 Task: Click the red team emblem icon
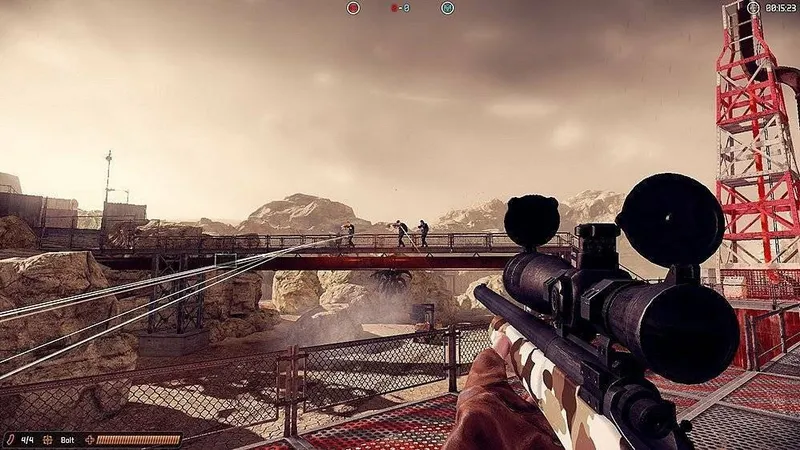(353, 8)
